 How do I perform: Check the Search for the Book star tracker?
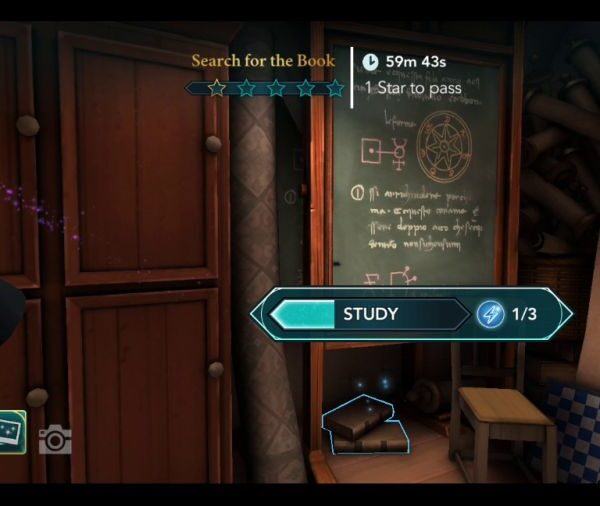(x=265, y=89)
